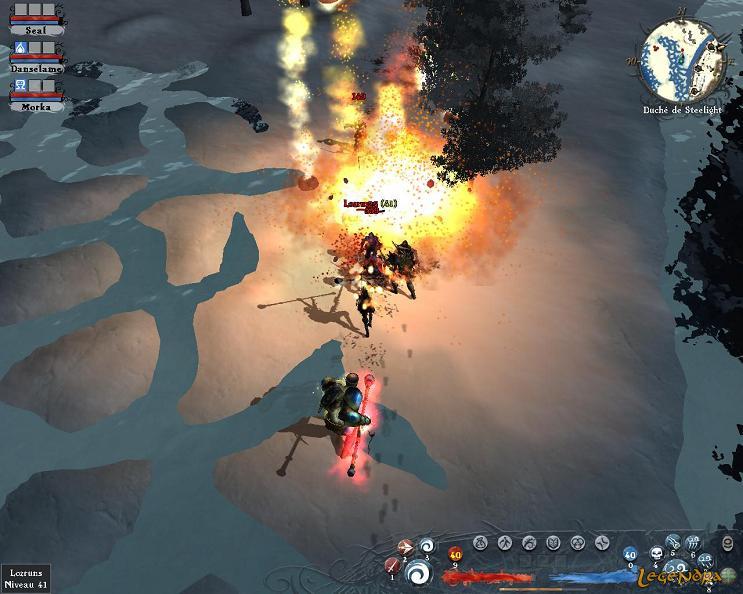Viewport: 743px width, 594px height.
Task: Use the blue mana potion numbered 40
Action: 630,553
